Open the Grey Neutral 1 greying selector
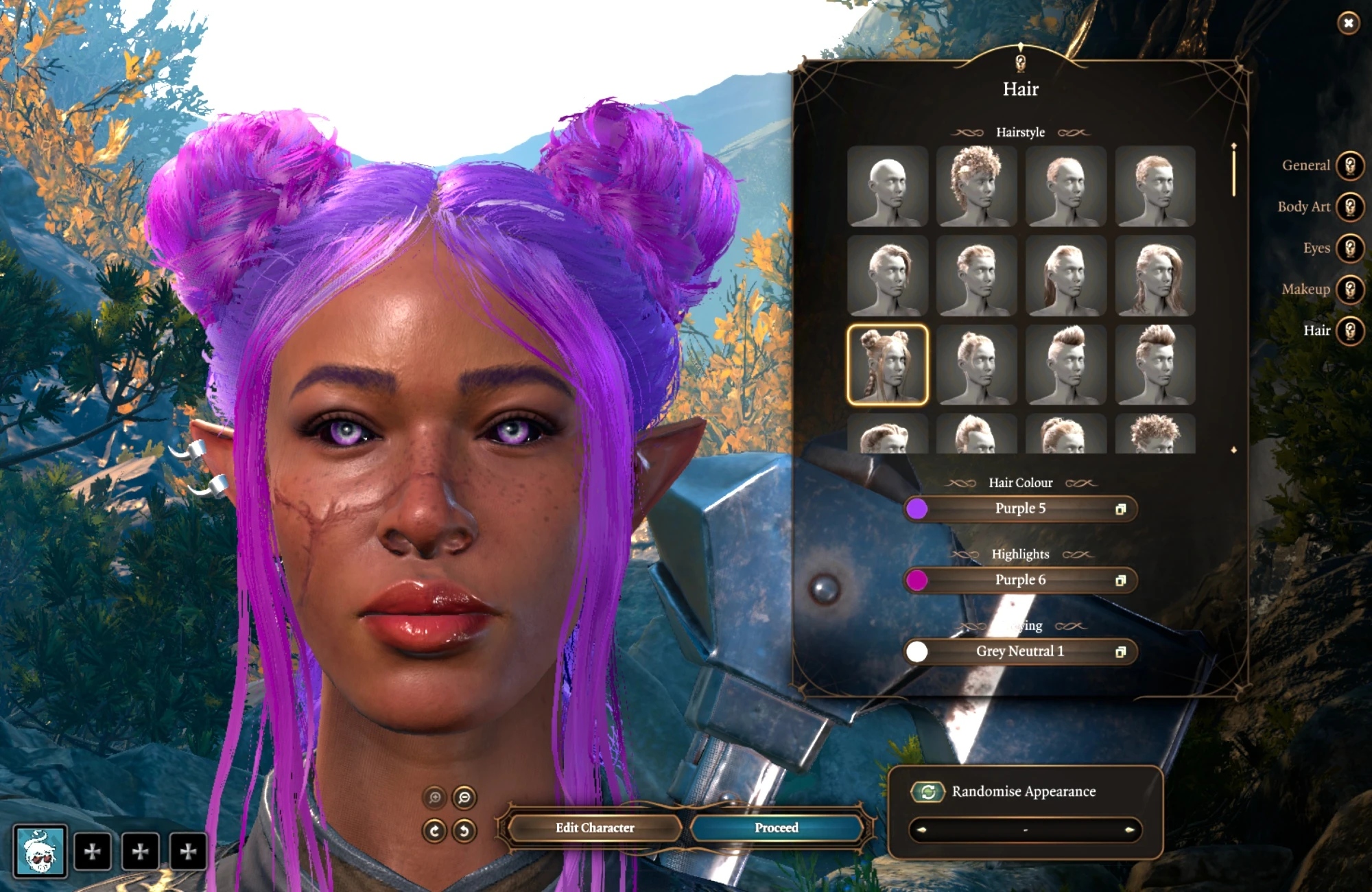The height and width of the screenshot is (892, 1372). point(1020,651)
